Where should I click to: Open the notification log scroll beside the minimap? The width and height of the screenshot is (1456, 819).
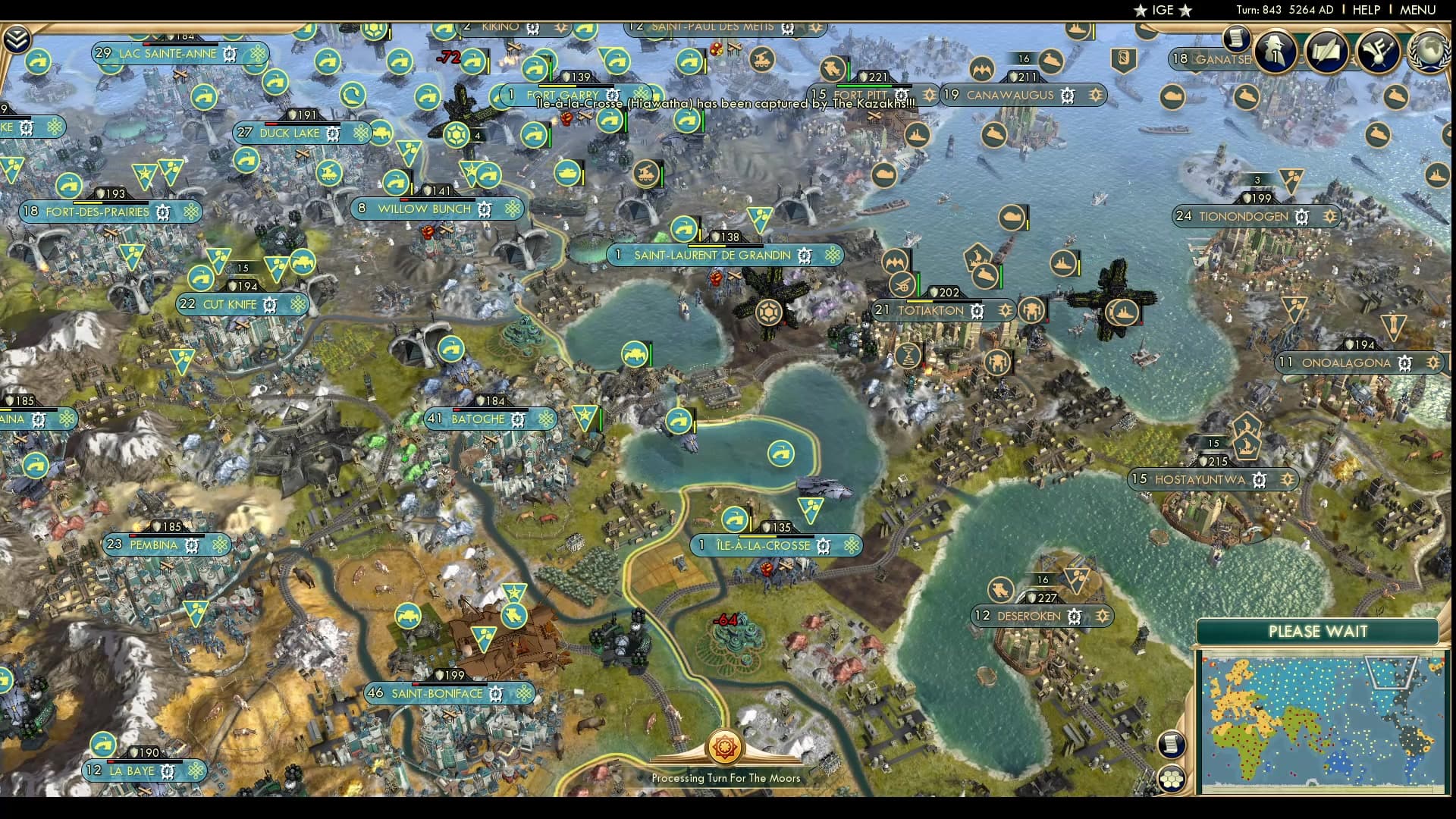pos(1172,744)
